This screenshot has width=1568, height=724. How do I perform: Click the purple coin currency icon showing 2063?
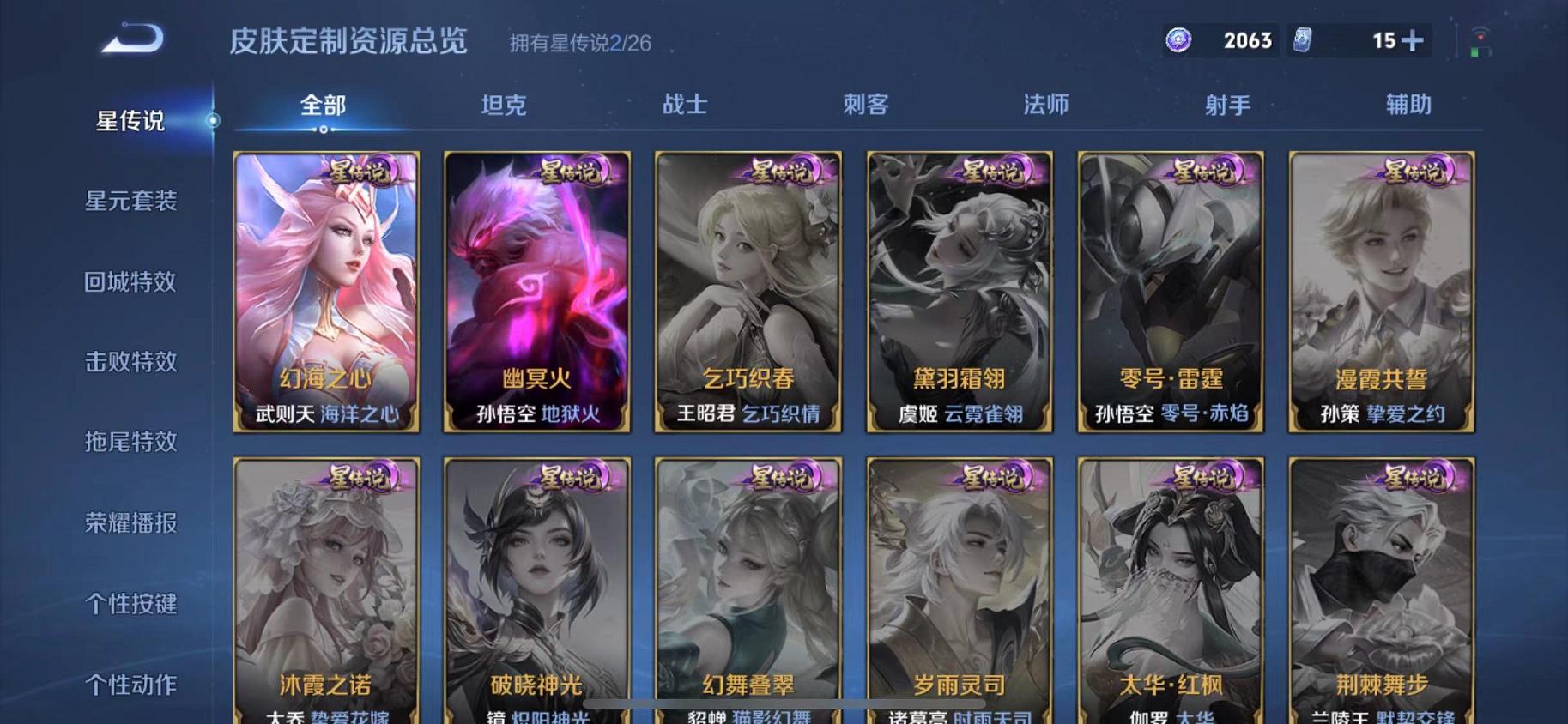point(1179,40)
